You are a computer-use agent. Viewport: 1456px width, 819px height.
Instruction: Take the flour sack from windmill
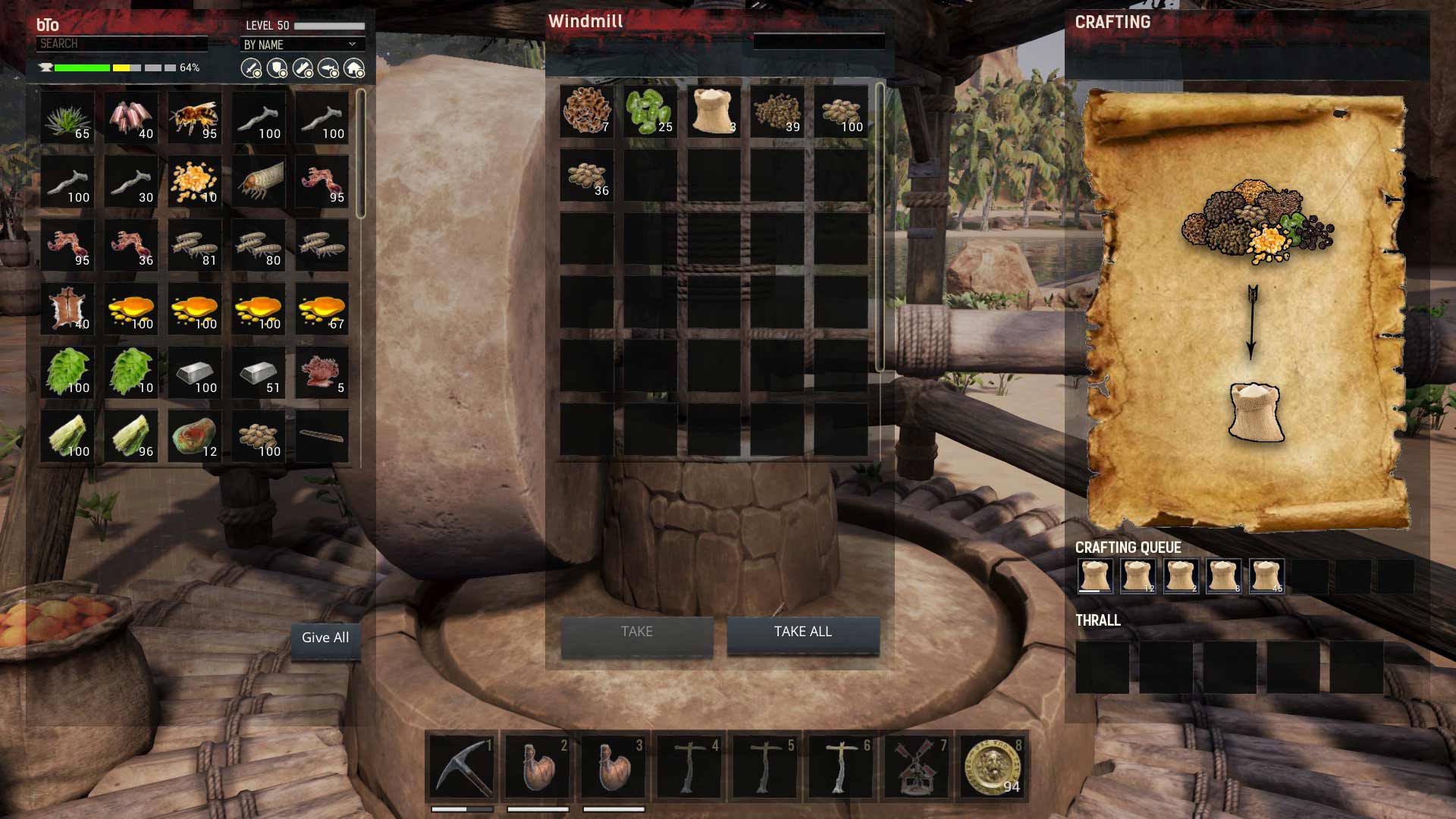(x=714, y=111)
